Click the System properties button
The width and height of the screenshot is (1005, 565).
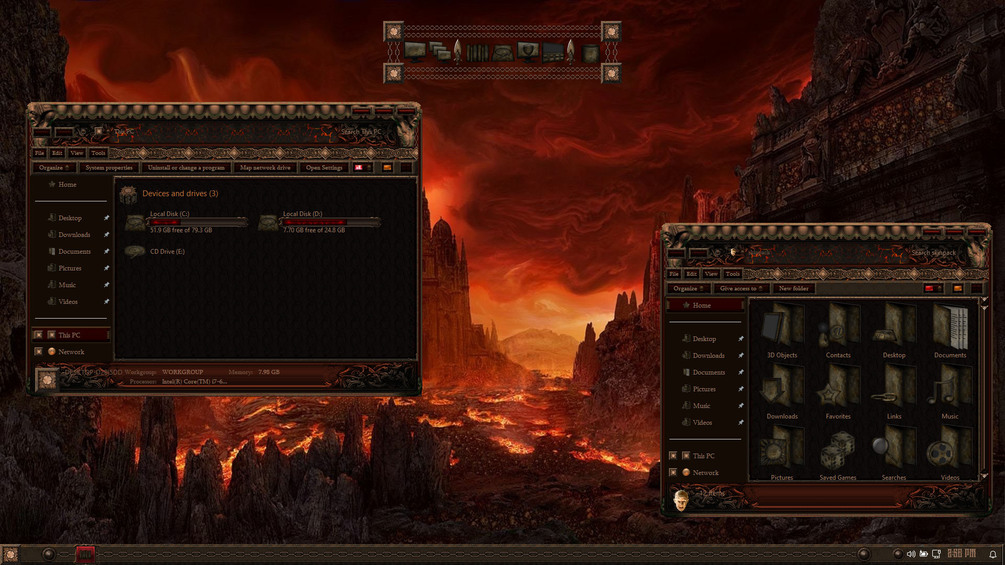click(109, 168)
